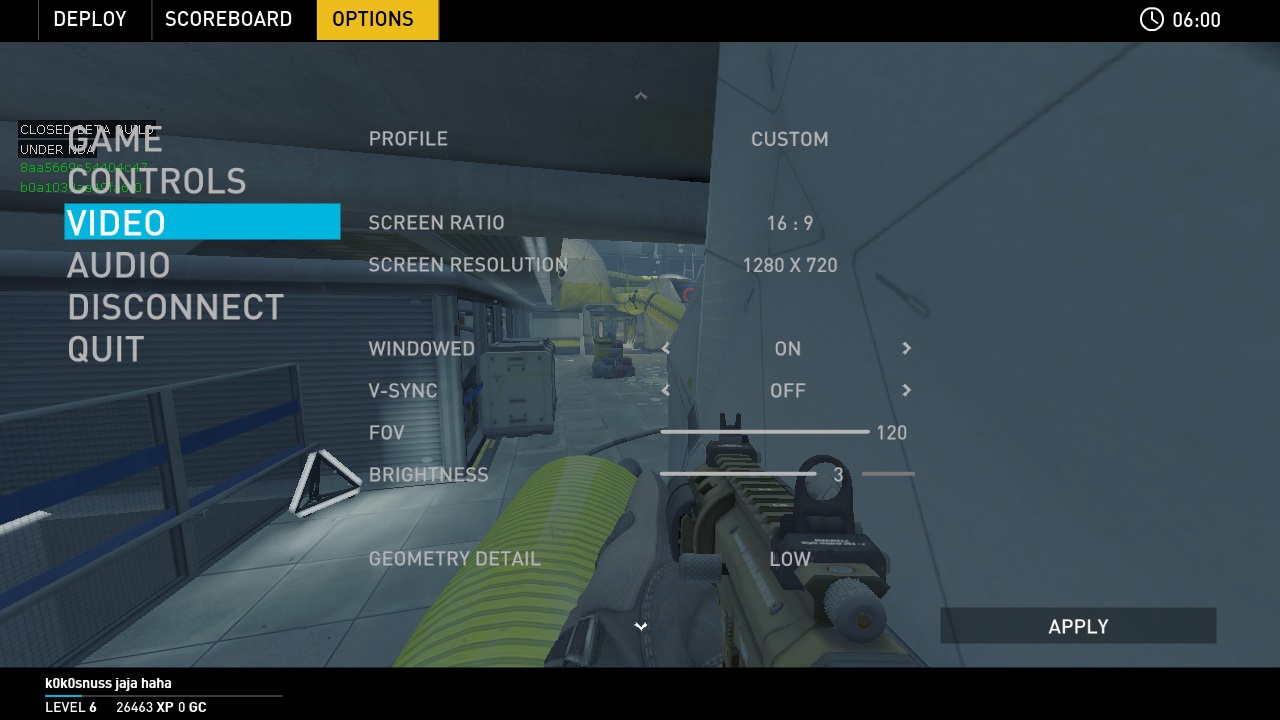1280x720 pixels.
Task: Click the left arrow for Windowed
Action: pos(666,348)
